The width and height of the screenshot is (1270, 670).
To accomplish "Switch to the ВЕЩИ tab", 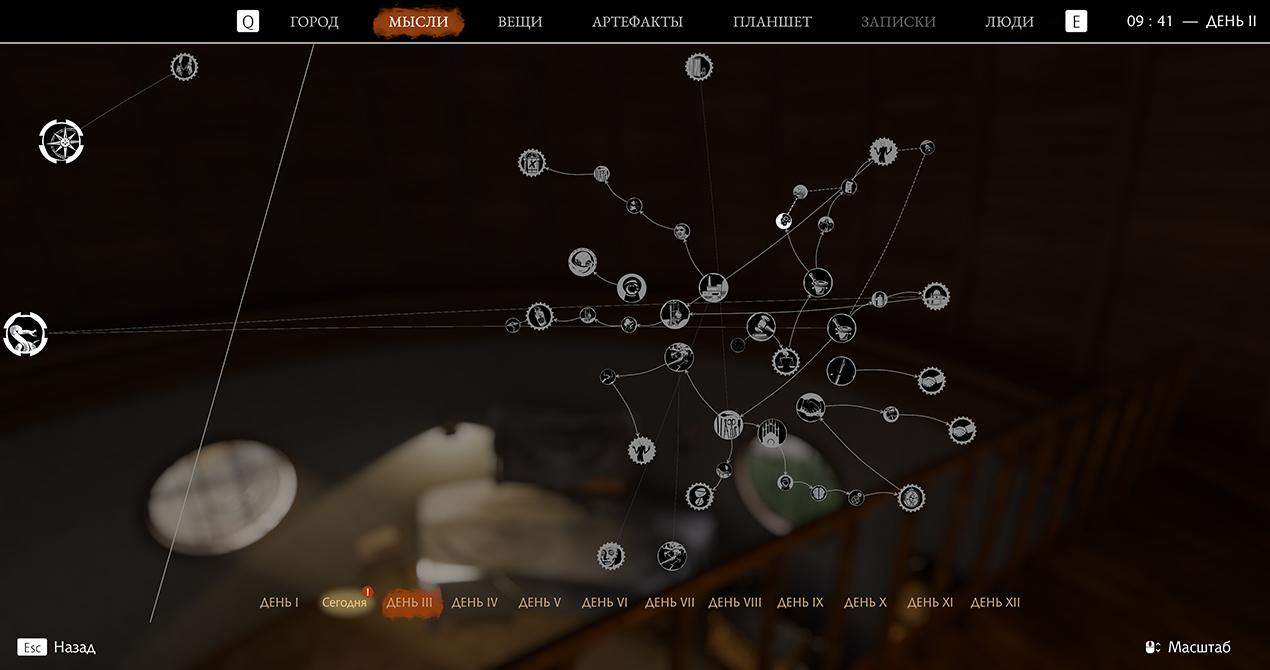I will click(x=520, y=22).
